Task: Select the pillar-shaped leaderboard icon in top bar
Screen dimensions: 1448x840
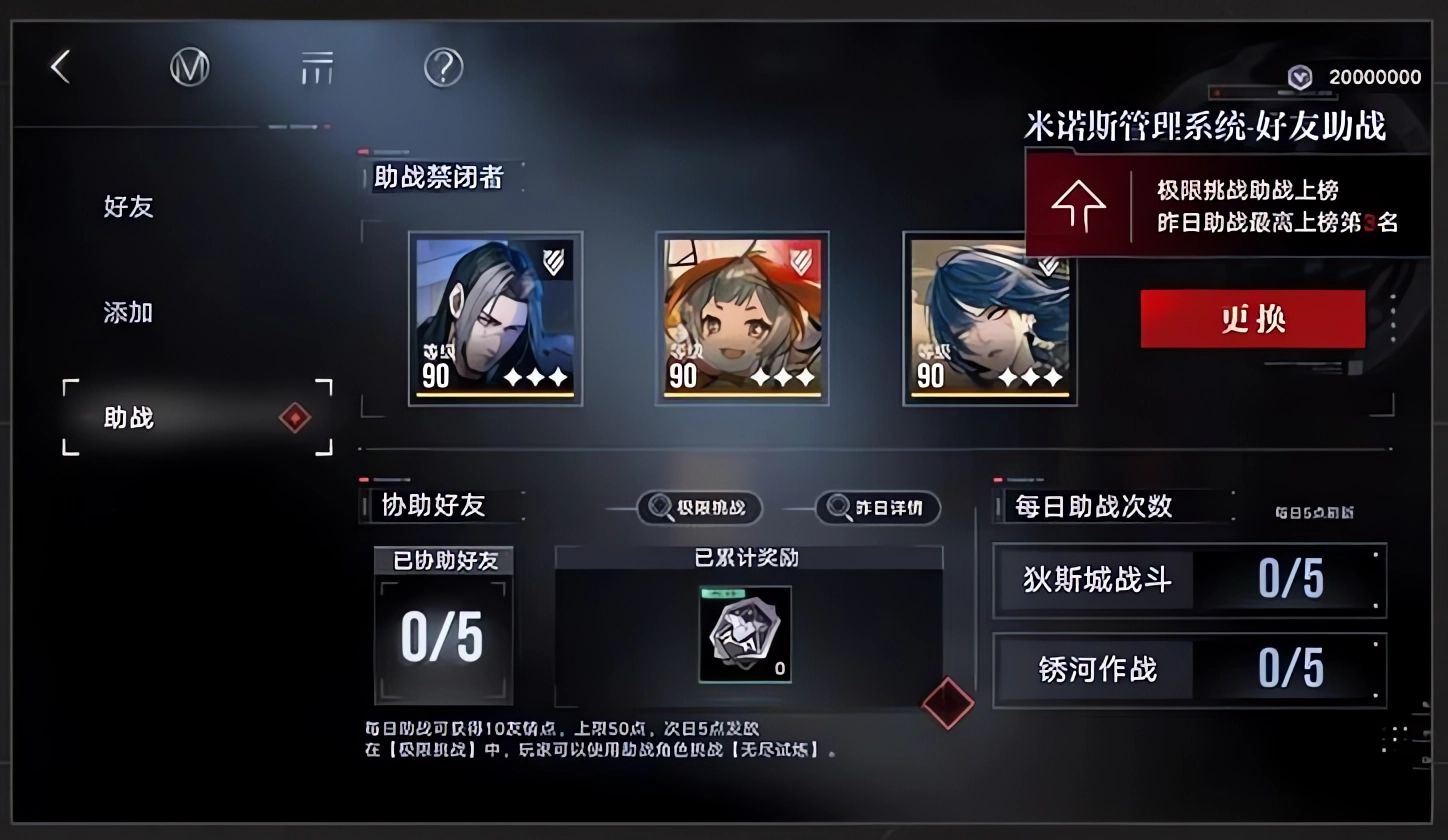Action: coord(317,66)
